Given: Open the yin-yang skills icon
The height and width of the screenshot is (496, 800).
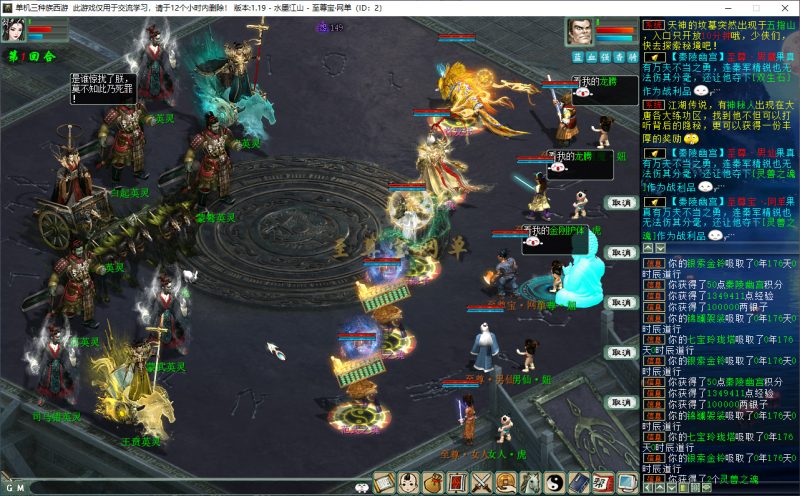Looking at the screenshot, I should [553, 482].
